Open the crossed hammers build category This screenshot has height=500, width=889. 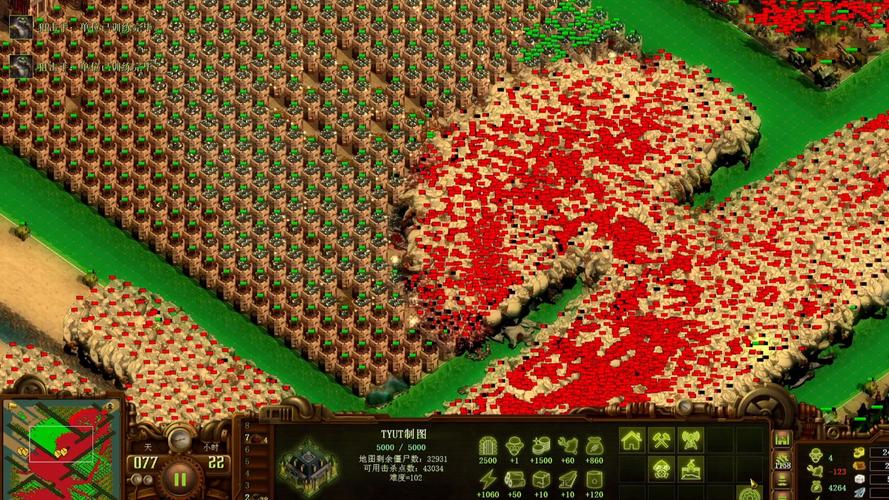pyautogui.click(x=661, y=440)
